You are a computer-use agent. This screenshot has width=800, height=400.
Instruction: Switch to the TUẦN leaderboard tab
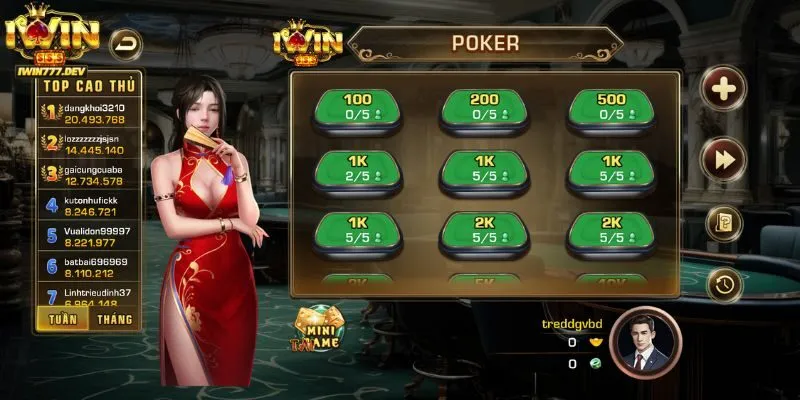point(60,319)
